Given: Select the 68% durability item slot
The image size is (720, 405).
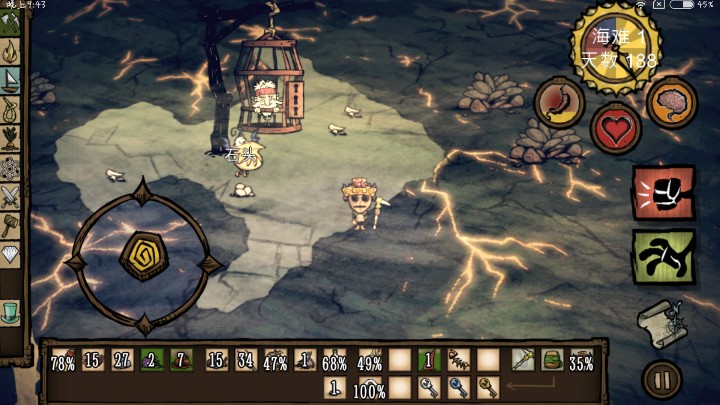Looking at the screenshot, I should (x=335, y=361).
